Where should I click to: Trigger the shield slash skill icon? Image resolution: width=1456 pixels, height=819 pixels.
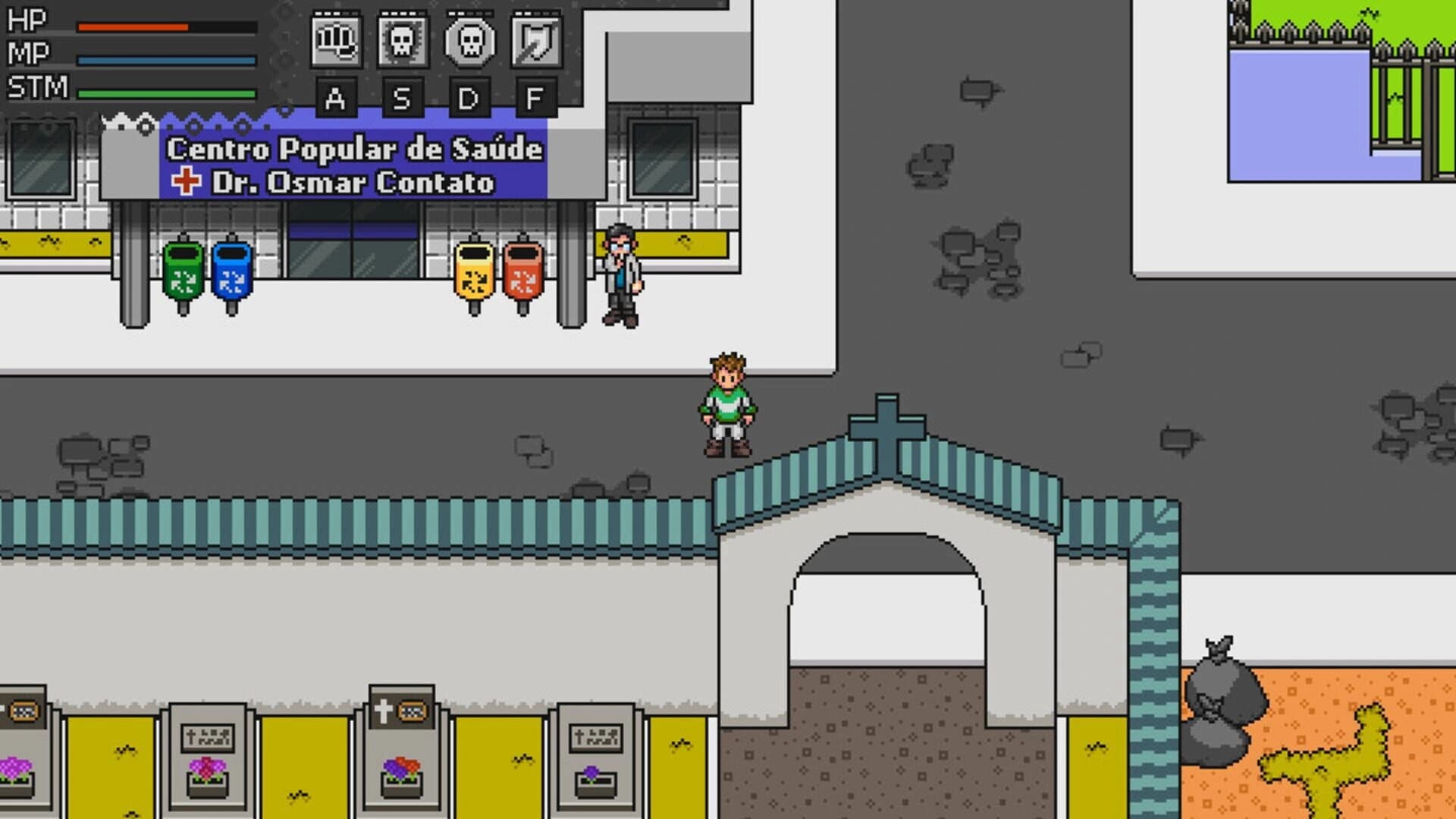coord(534,42)
